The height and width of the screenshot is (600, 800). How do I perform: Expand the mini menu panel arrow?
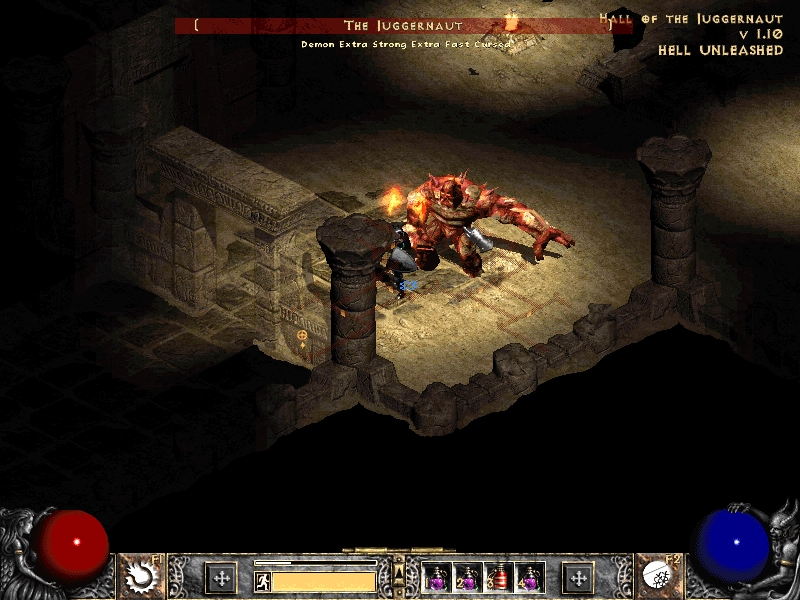[399, 571]
